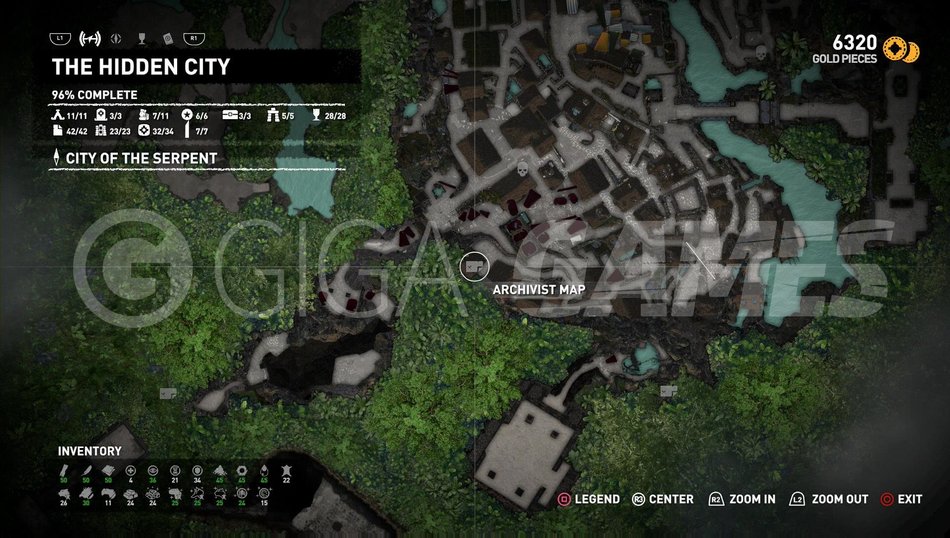Image resolution: width=950 pixels, height=538 pixels.
Task: Switch to the diamond compass icon tab
Action: click(119, 39)
